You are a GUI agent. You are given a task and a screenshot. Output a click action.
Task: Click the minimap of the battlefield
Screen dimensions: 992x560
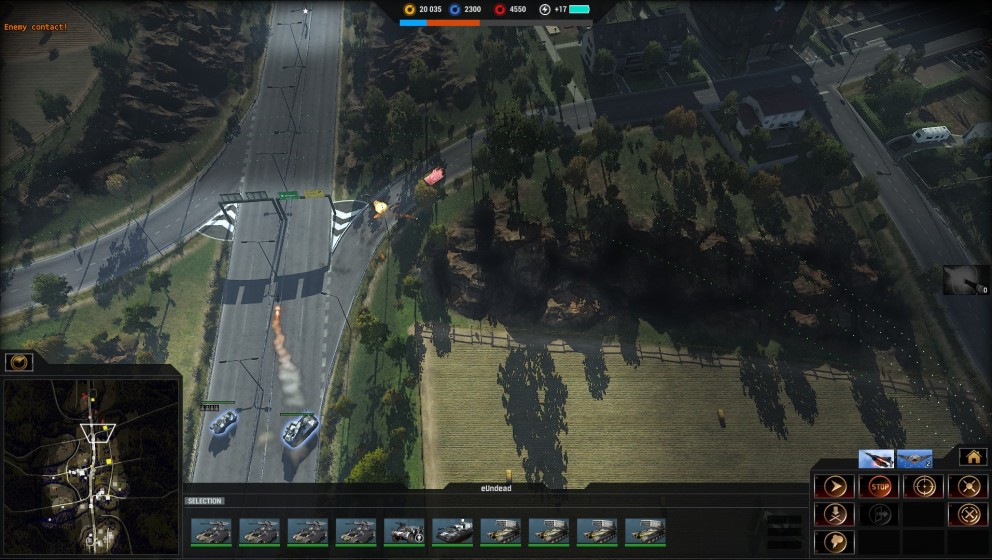tap(90, 463)
